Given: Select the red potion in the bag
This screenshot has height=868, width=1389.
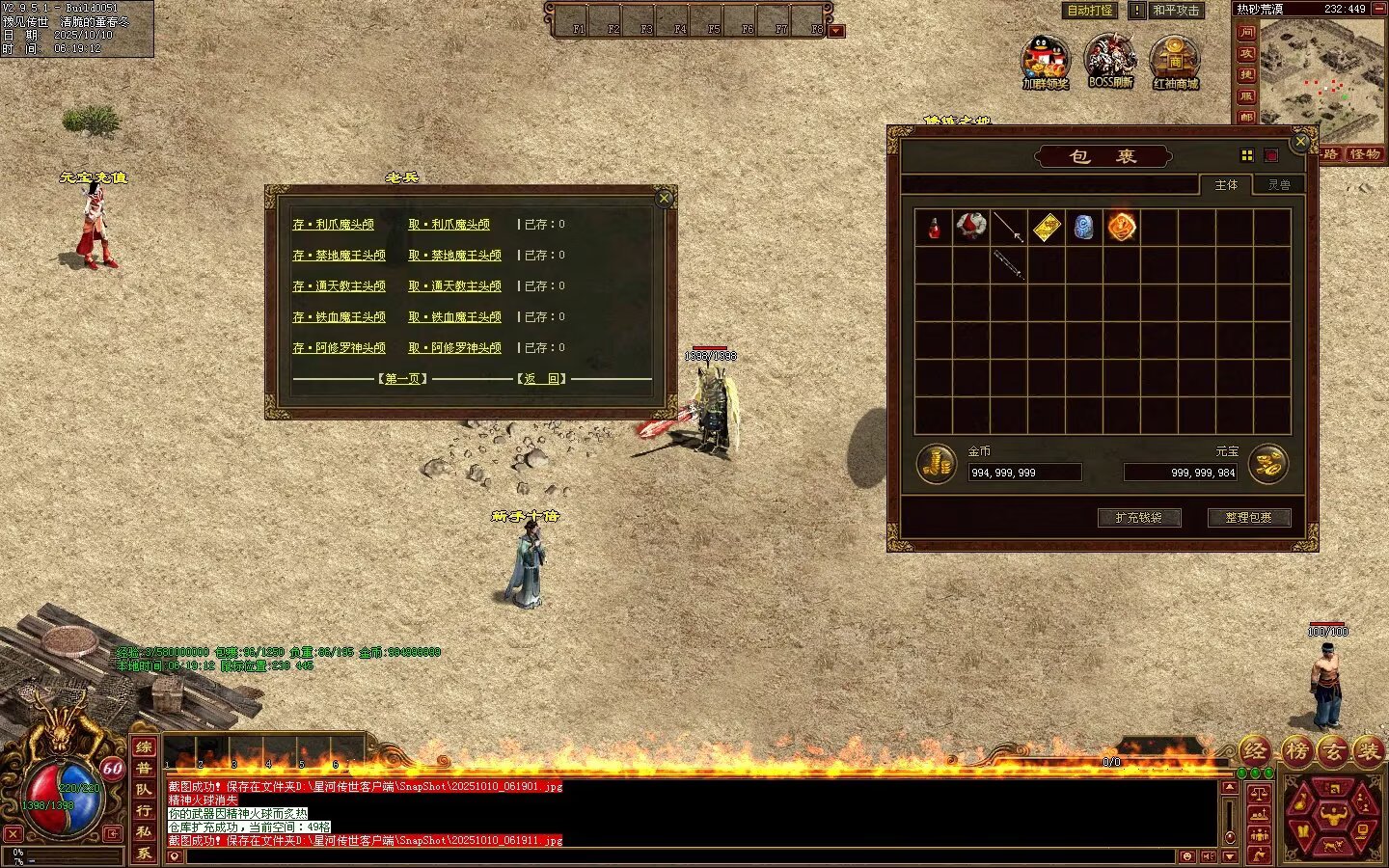Looking at the screenshot, I should click(934, 228).
